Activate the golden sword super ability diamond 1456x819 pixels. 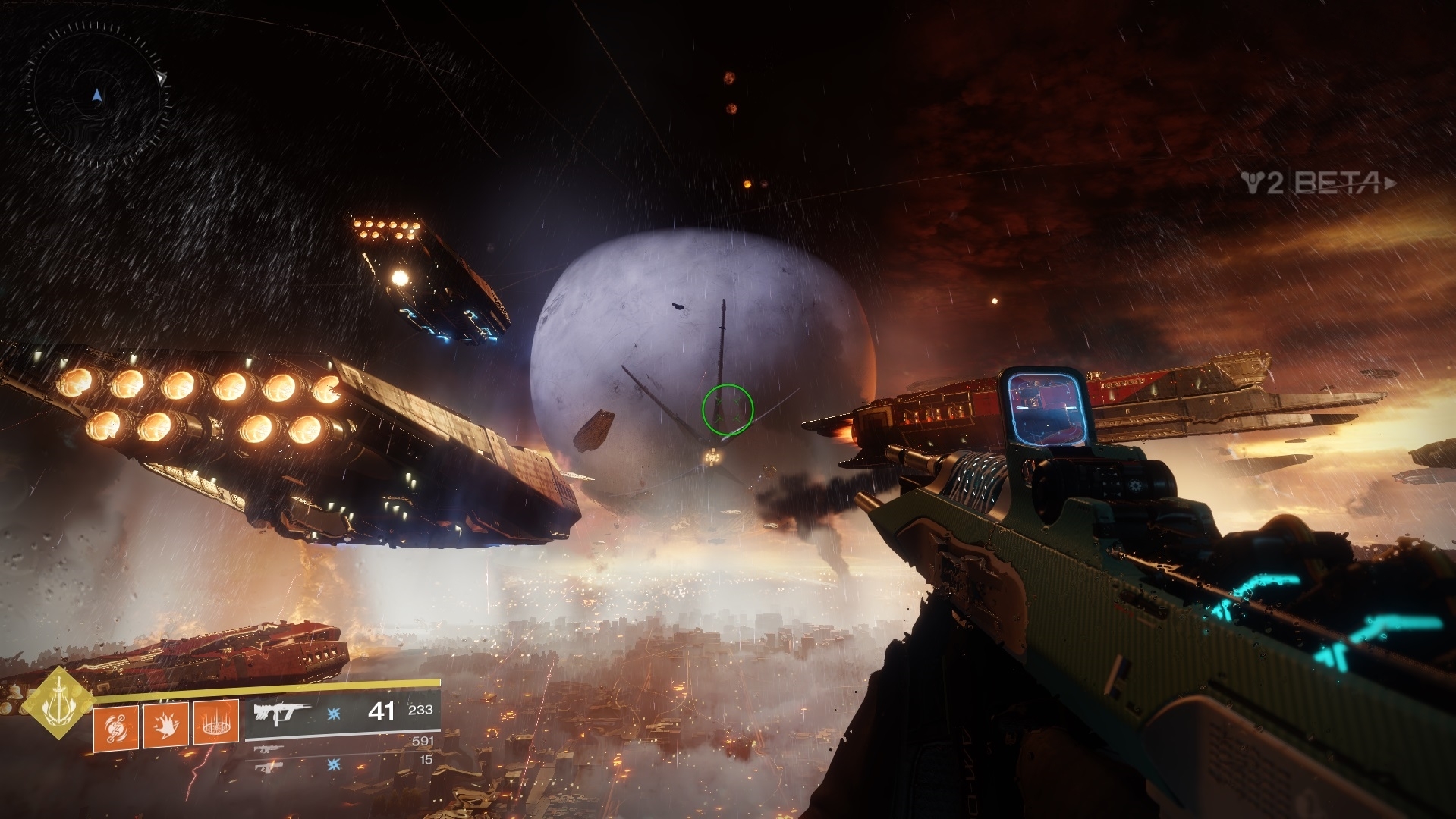[x=58, y=703]
